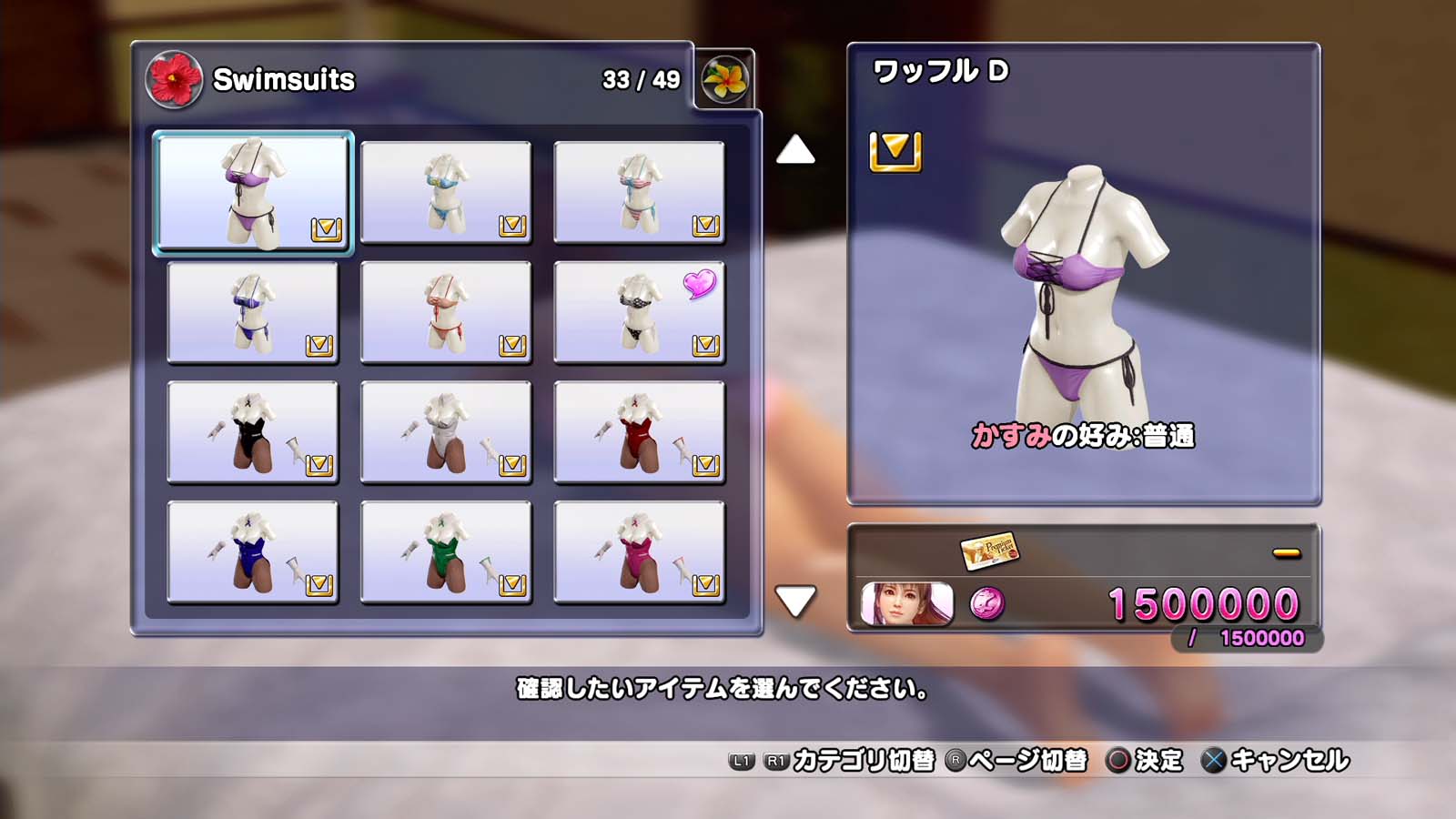This screenshot has height=819, width=1456.
Task: Pick the red bunny suit tile
Action: tap(639, 432)
